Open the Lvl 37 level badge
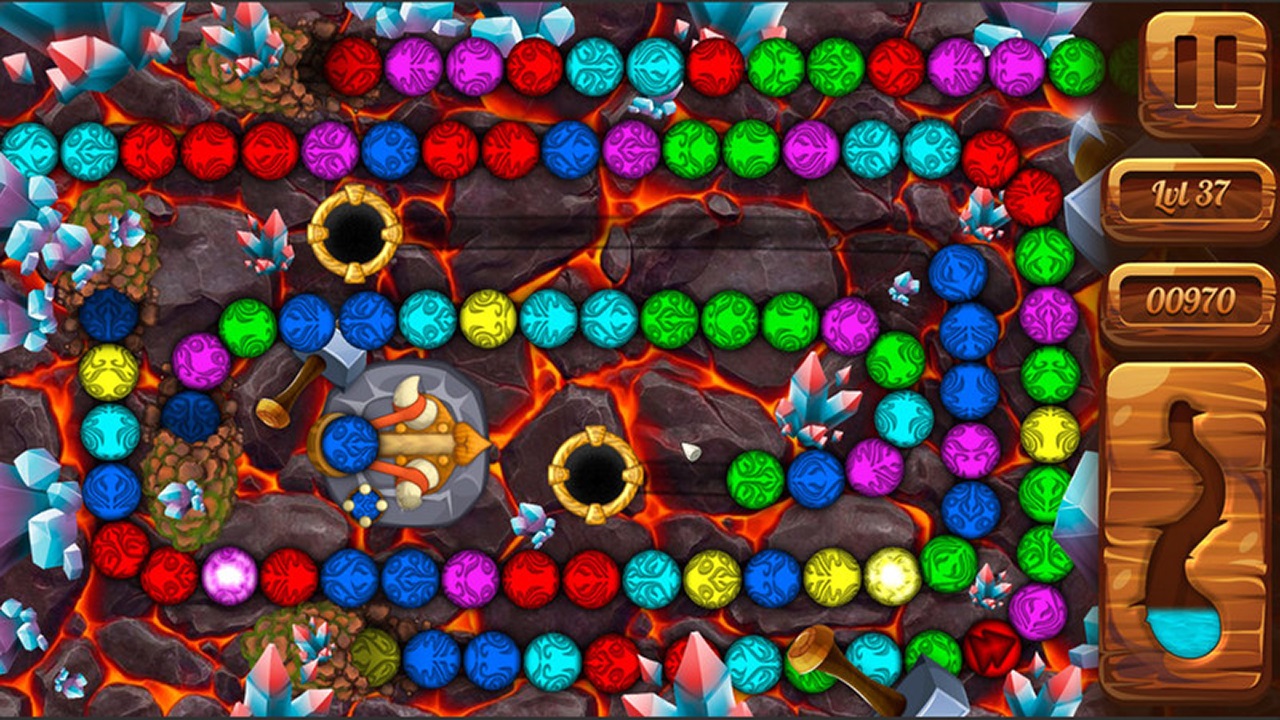Image resolution: width=1280 pixels, height=720 pixels. 1190,196
